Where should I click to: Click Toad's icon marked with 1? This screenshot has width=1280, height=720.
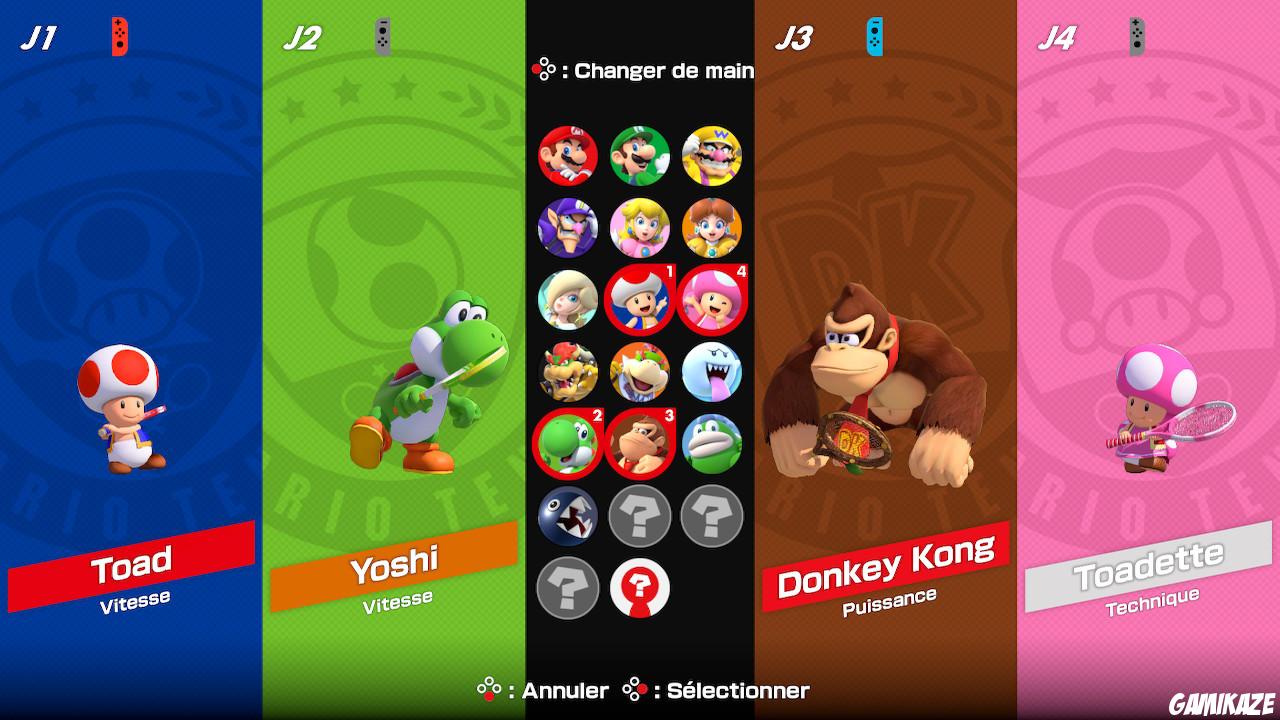coord(640,300)
